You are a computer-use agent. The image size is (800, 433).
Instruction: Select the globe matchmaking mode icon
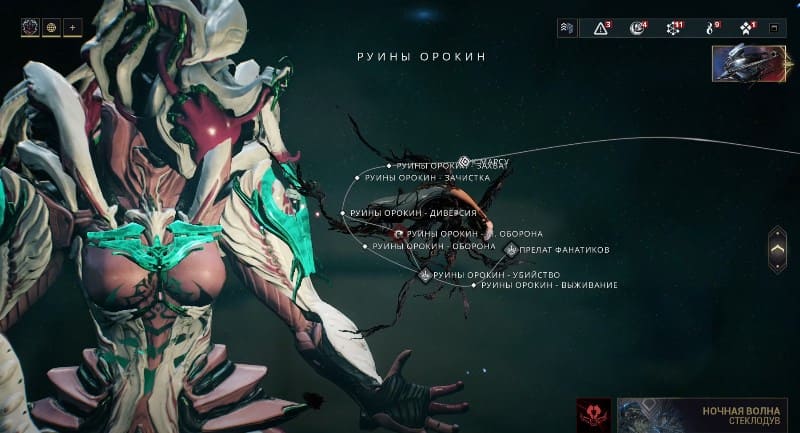[x=52, y=27]
